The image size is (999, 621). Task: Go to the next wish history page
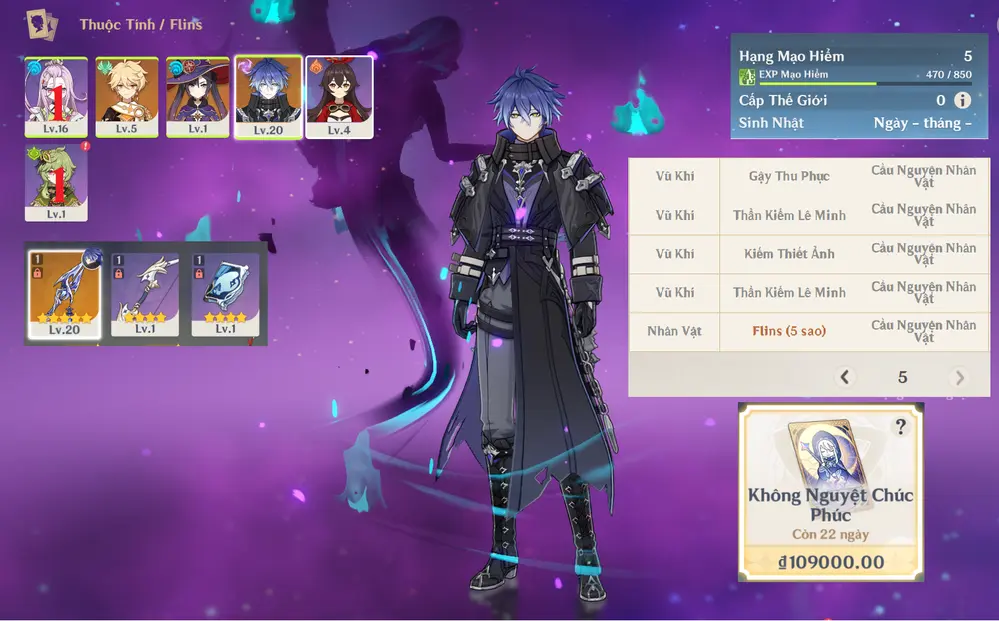(960, 377)
